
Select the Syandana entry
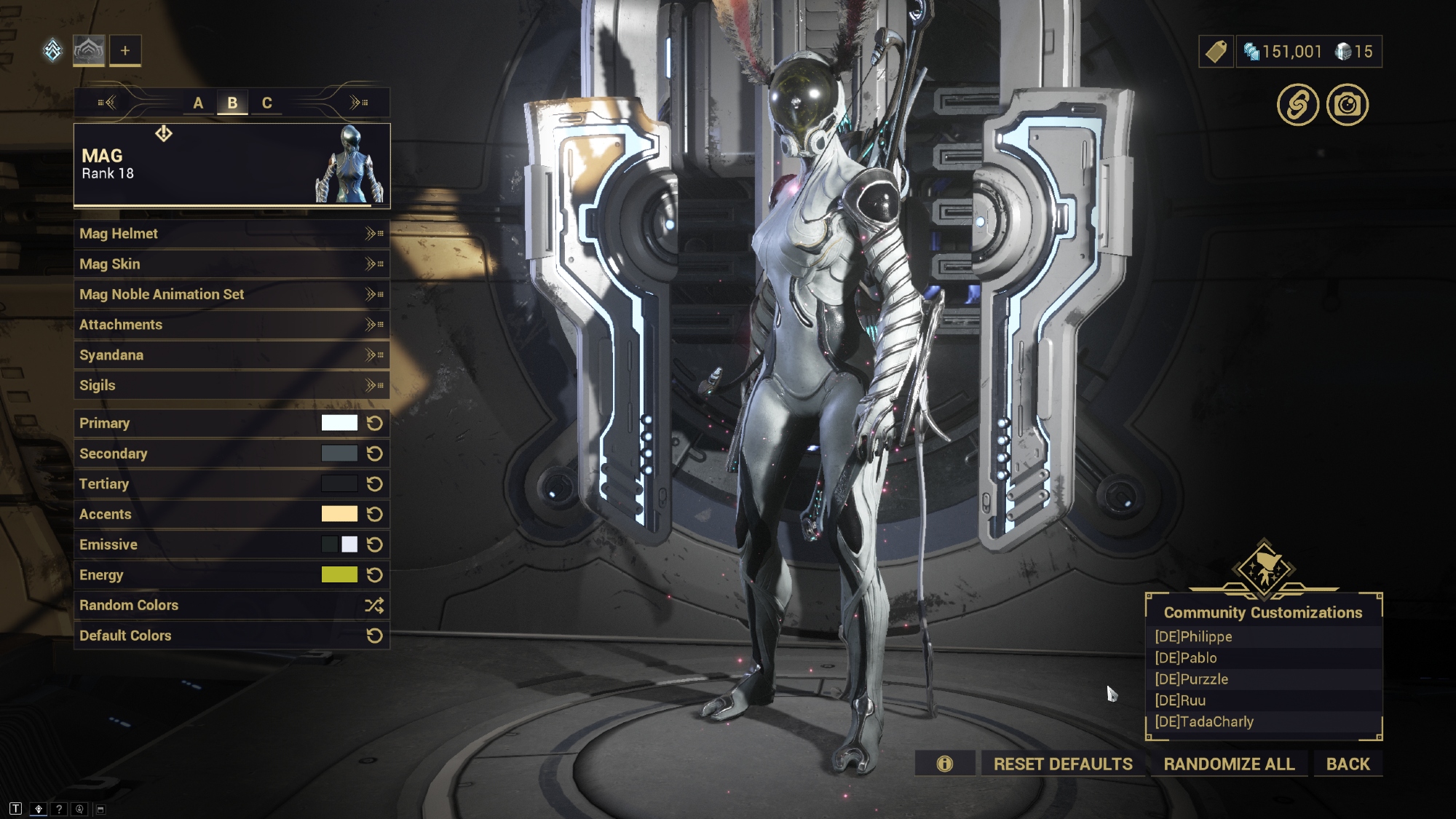pyautogui.click(x=231, y=355)
